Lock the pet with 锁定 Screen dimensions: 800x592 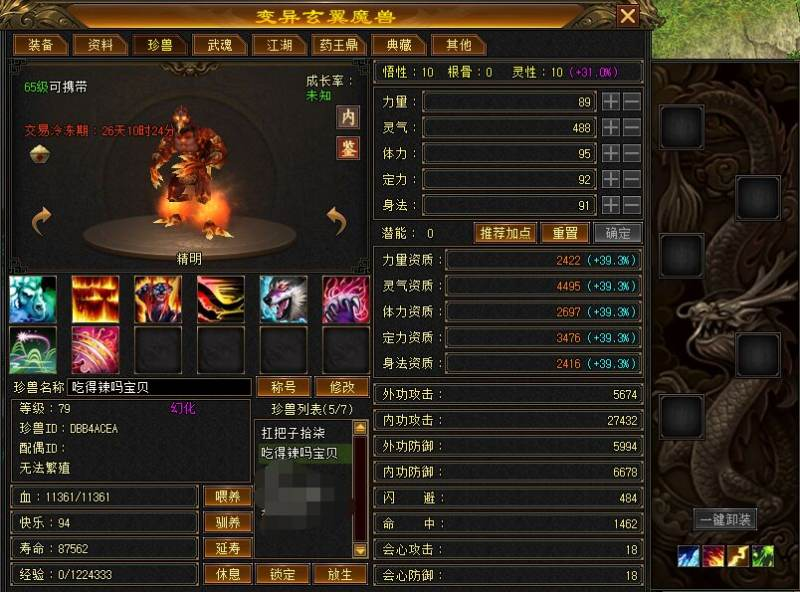pos(283,574)
